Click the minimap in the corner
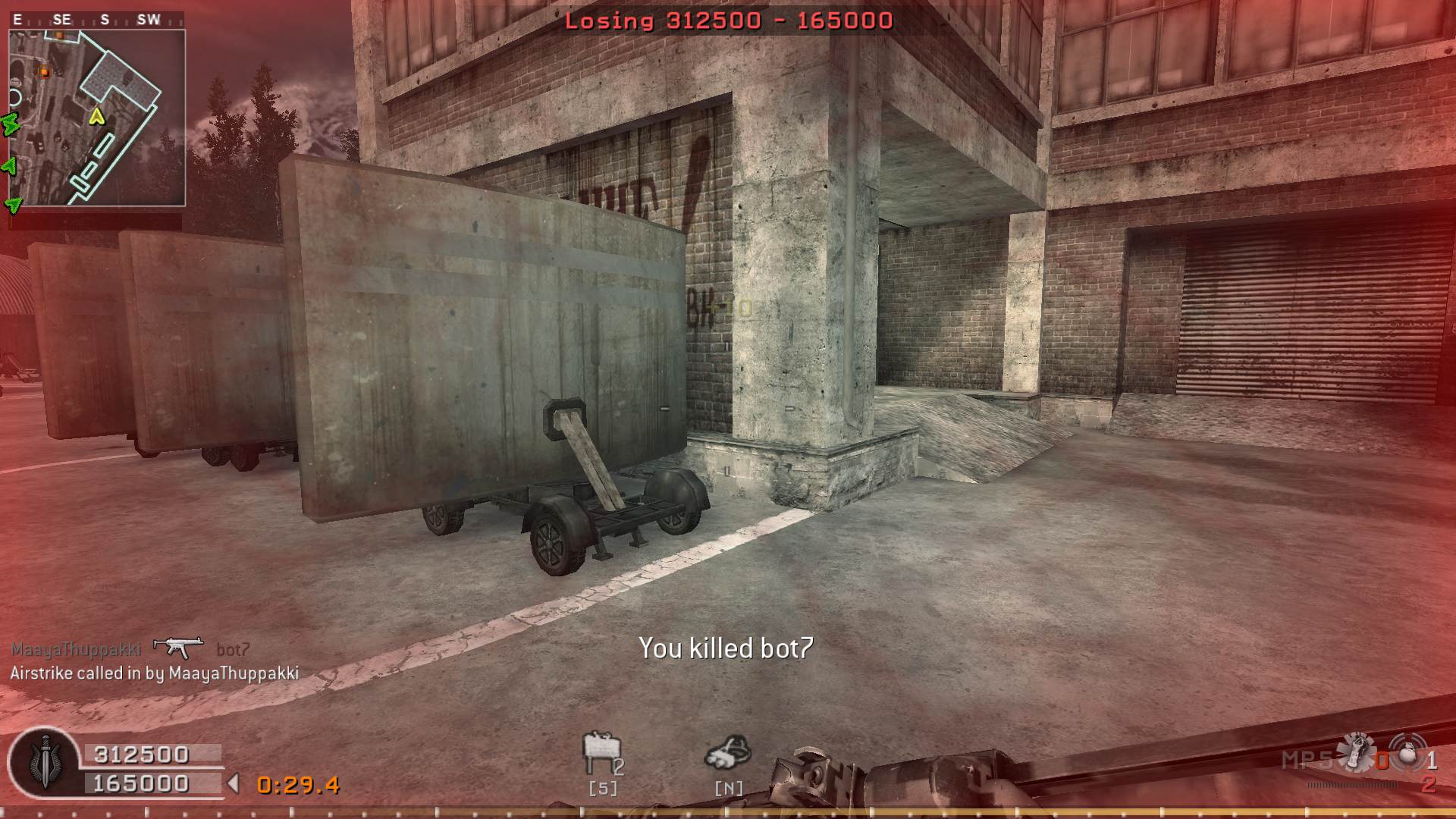This screenshot has width=1456, height=819. click(x=97, y=118)
